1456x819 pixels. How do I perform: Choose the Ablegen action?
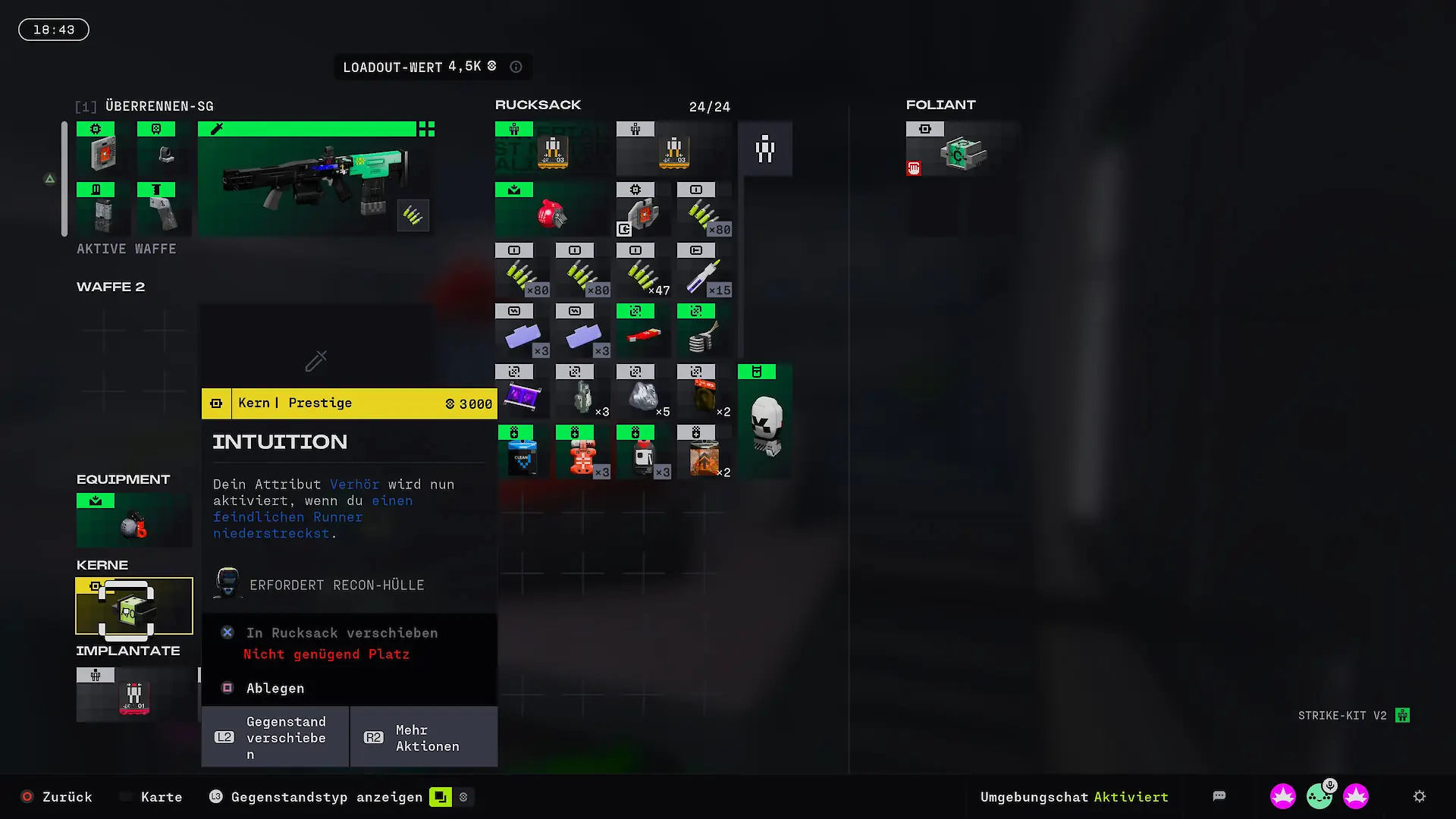275,688
